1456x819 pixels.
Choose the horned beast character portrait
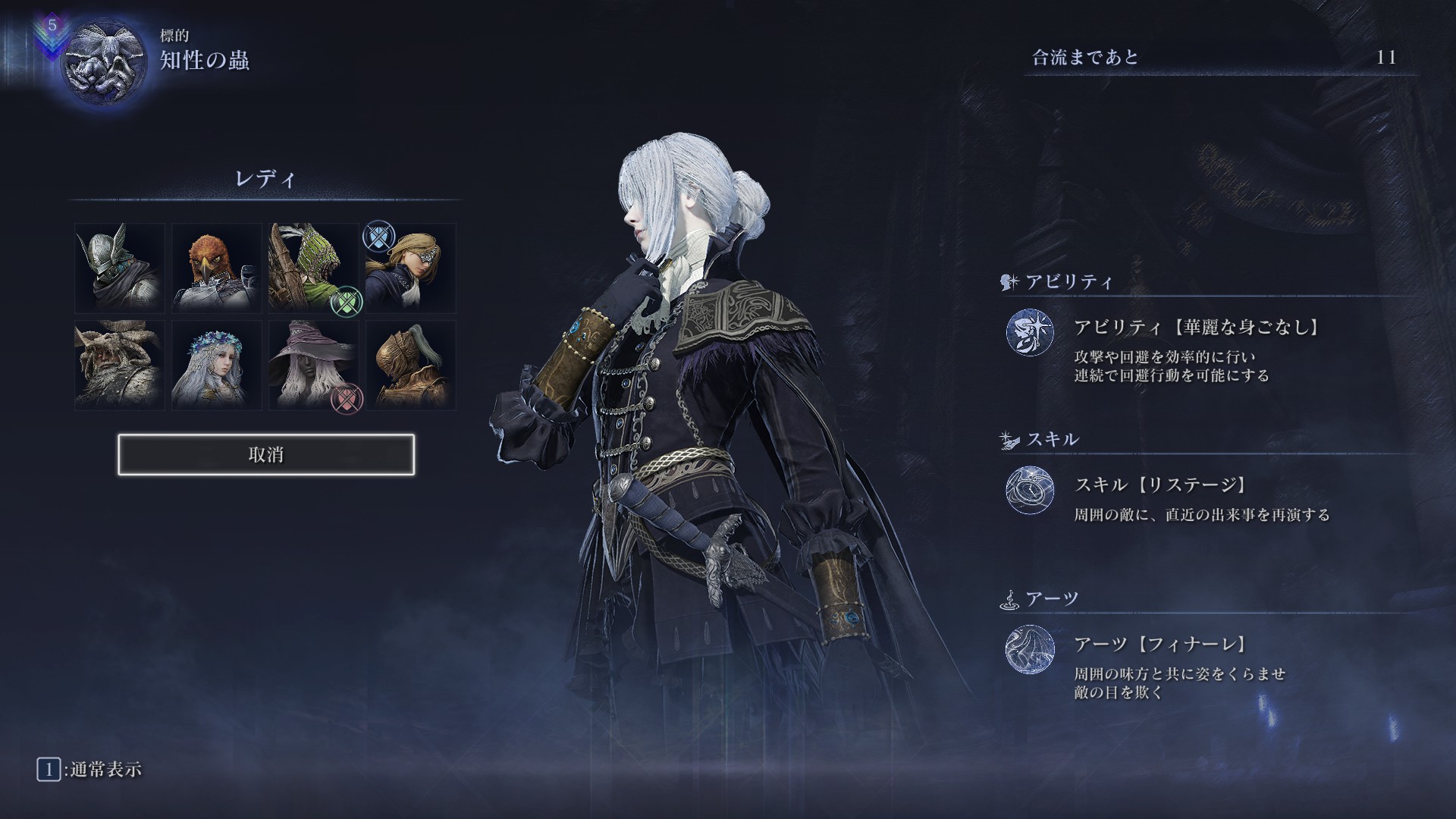pos(120,365)
